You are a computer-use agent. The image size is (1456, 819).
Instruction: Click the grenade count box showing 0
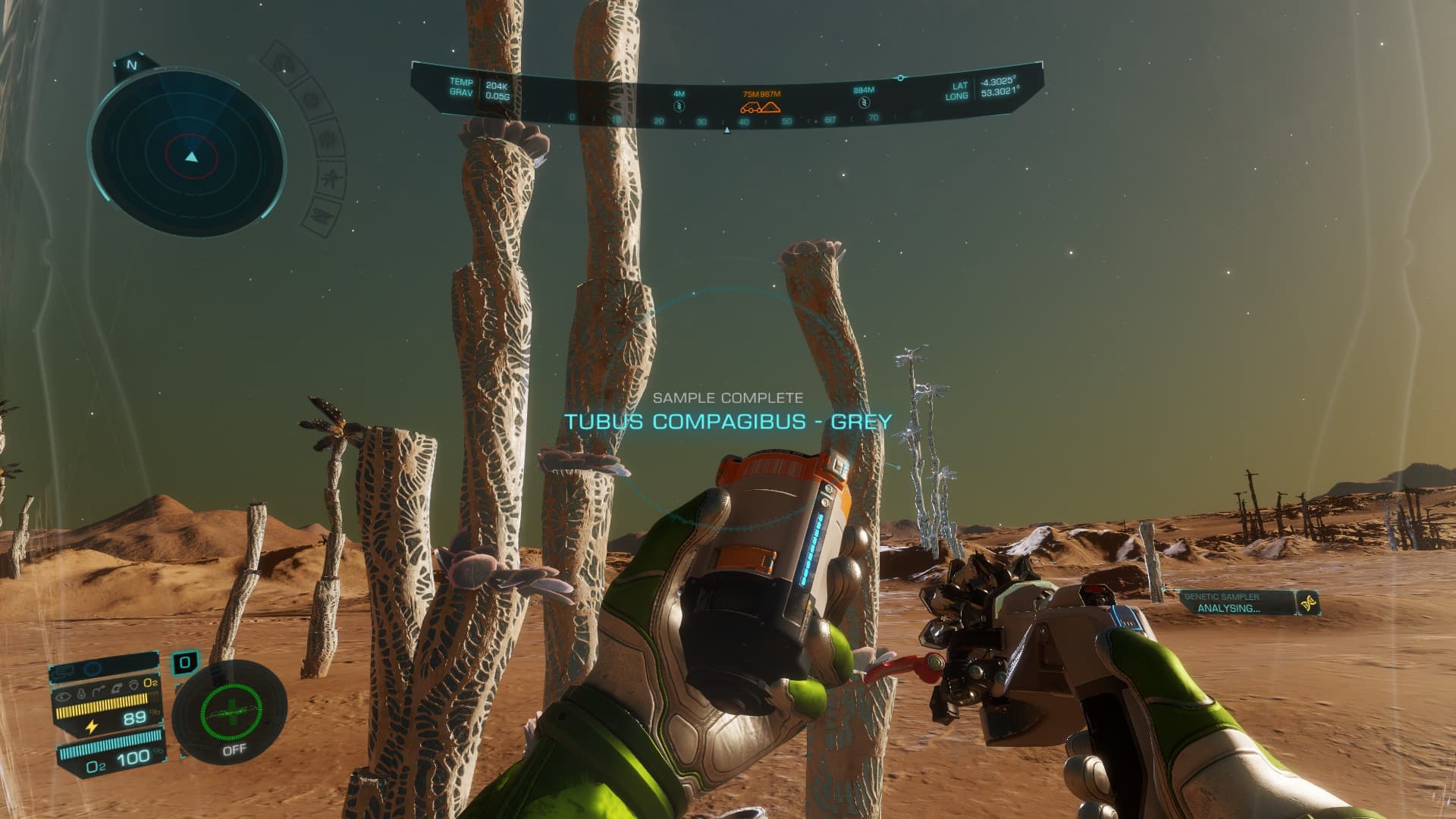[184, 663]
